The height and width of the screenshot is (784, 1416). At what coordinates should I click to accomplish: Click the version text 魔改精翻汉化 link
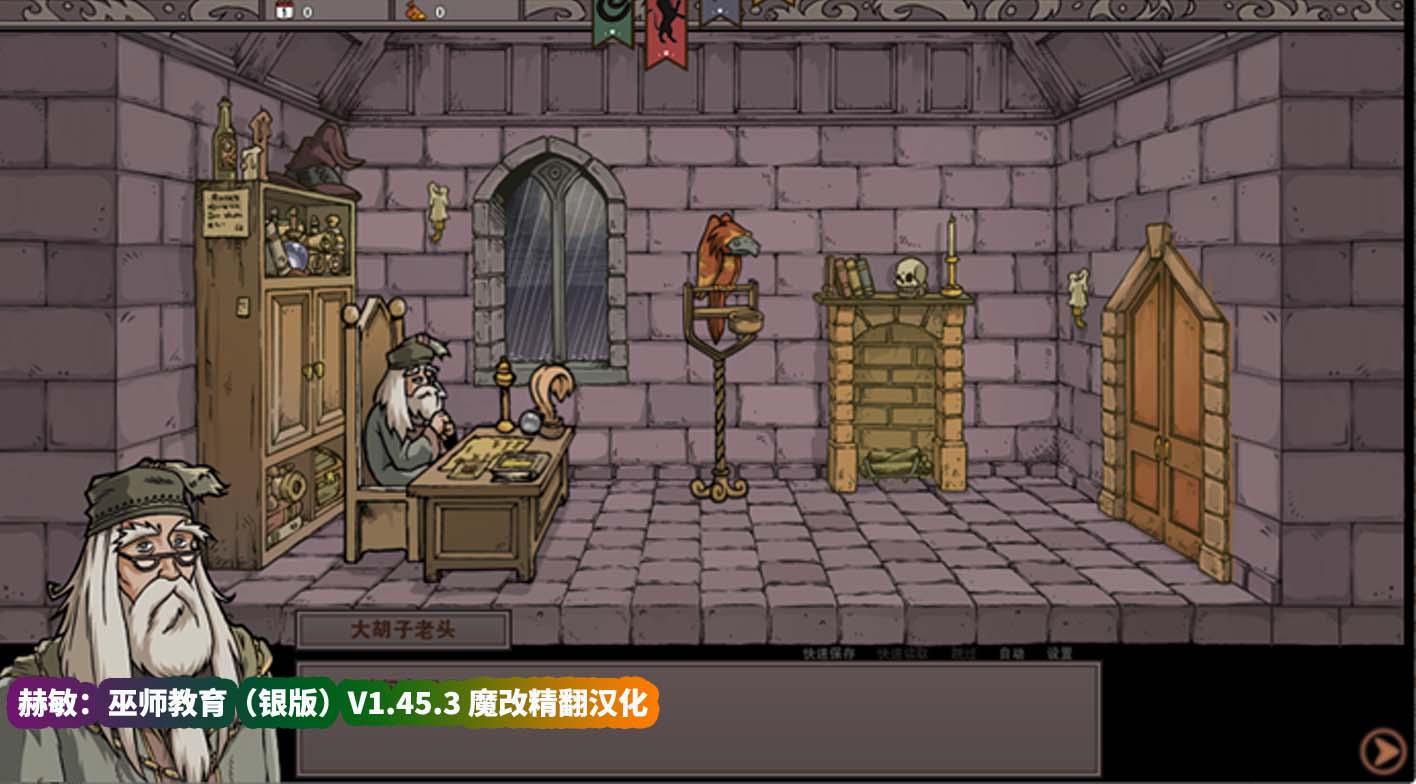[560, 704]
